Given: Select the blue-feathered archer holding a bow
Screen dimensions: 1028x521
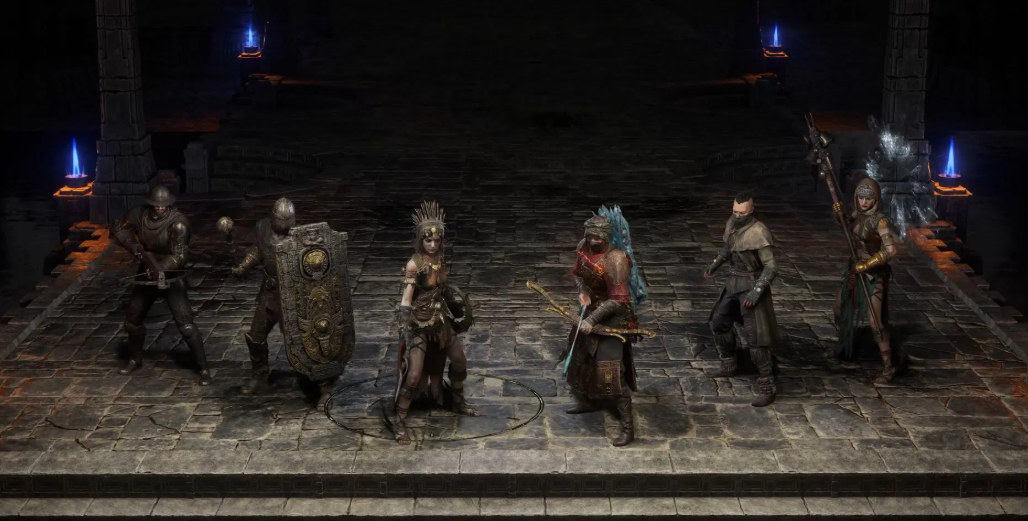Looking at the screenshot, I should pyautogui.click(x=603, y=315).
